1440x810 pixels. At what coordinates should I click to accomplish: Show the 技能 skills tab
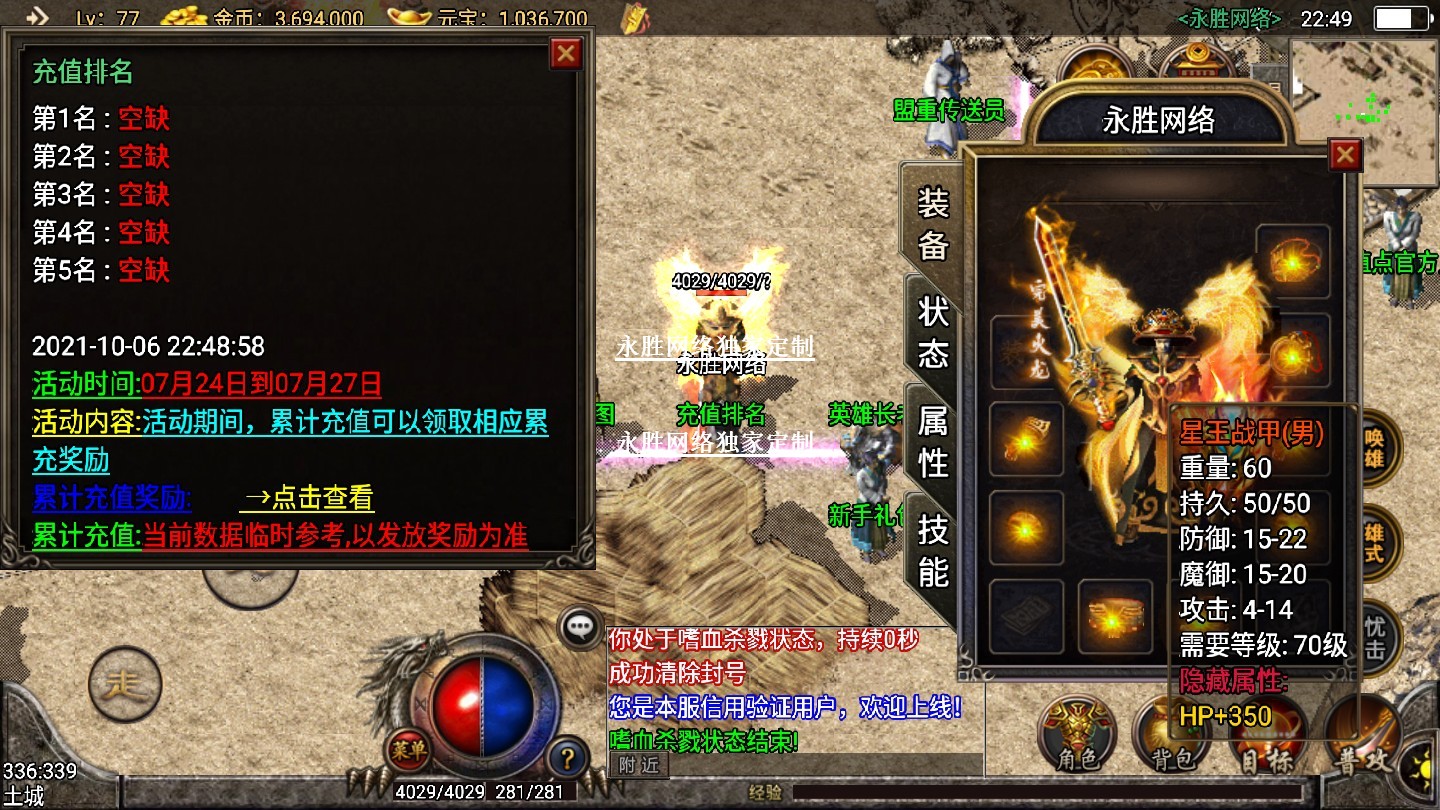pos(932,550)
